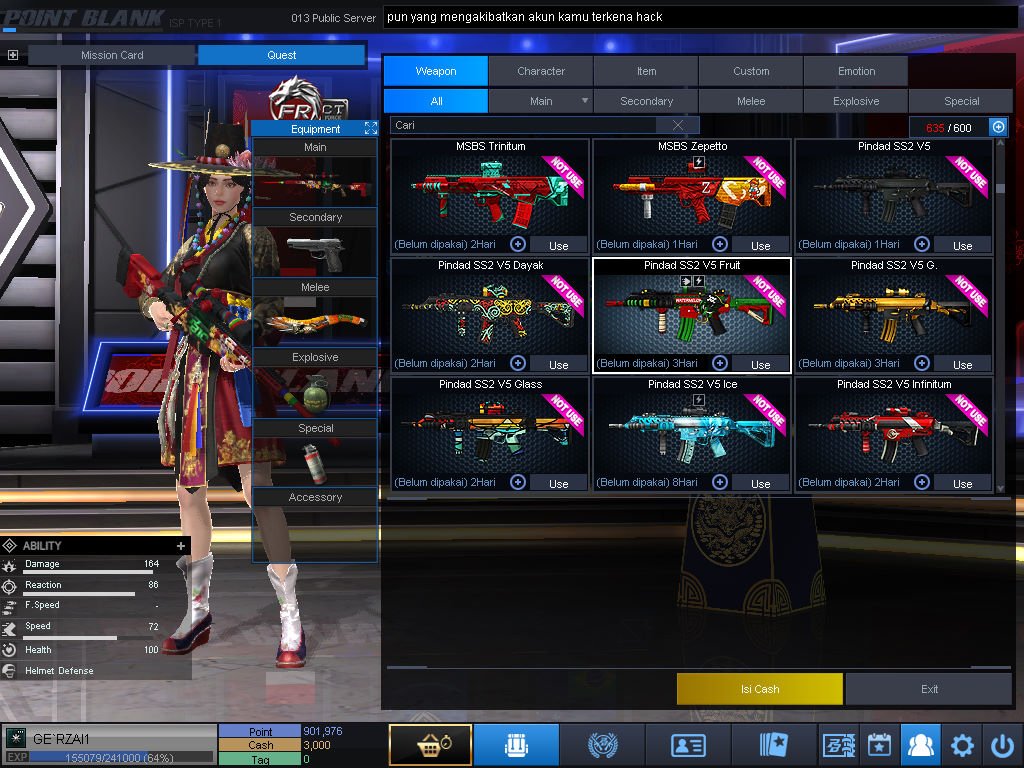The height and width of the screenshot is (768, 1024).
Task: Show the Emotion tab
Action: click(856, 71)
